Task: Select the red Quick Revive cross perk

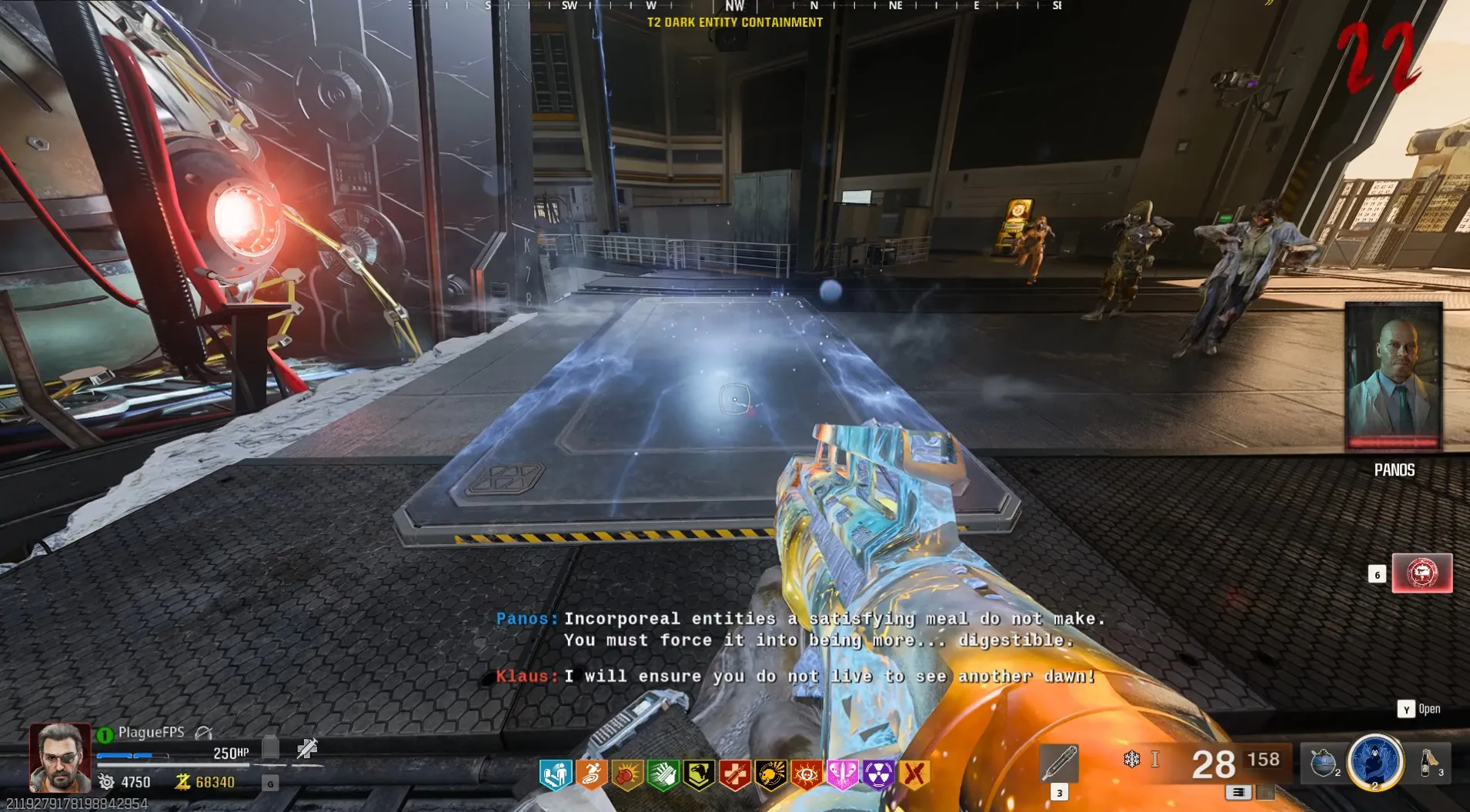Action: tap(735, 775)
